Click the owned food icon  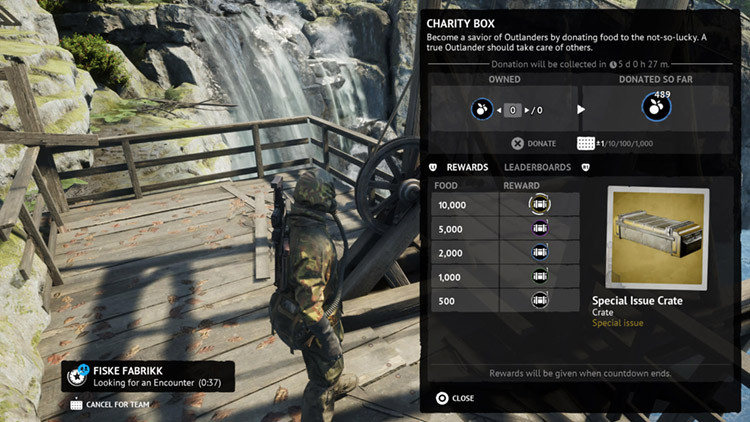tap(482, 110)
